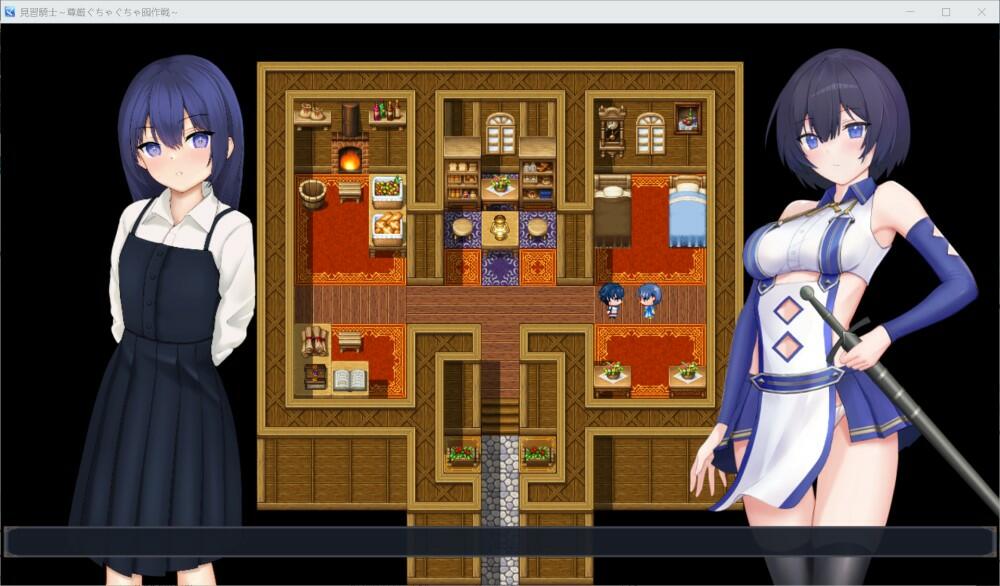Advance the empty dialogue message box
This screenshot has width=1000, height=586.
click(500, 542)
